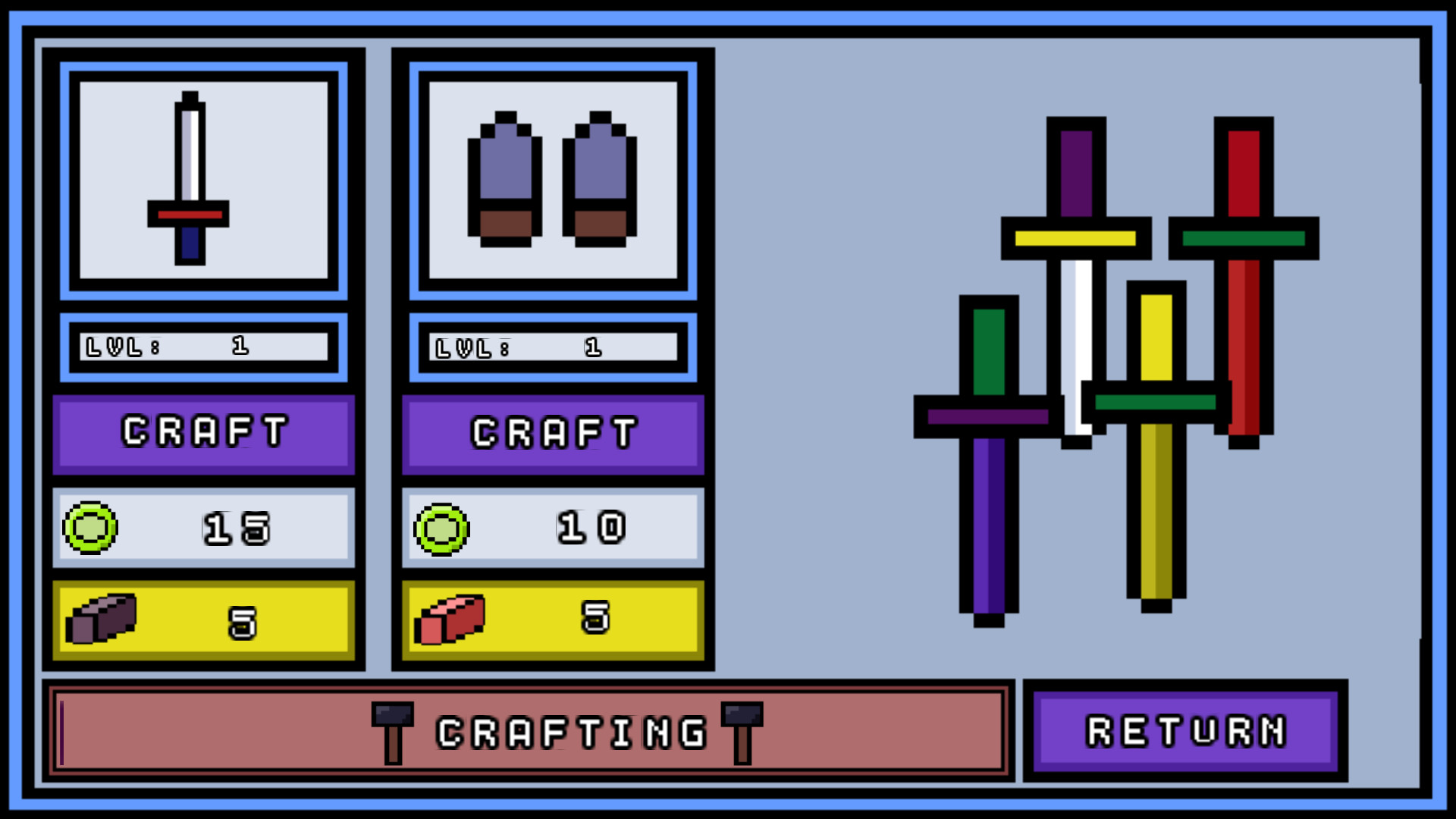Image resolution: width=1456 pixels, height=819 pixels.
Task: Open the material cost bar showing 5
Action: coord(203,620)
